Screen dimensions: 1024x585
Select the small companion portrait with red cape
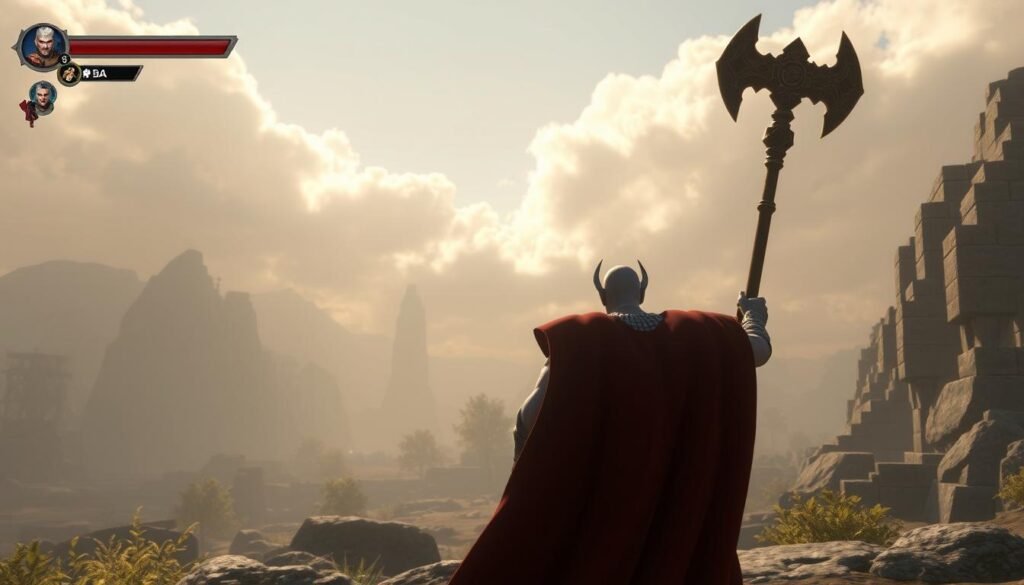[41, 97]
